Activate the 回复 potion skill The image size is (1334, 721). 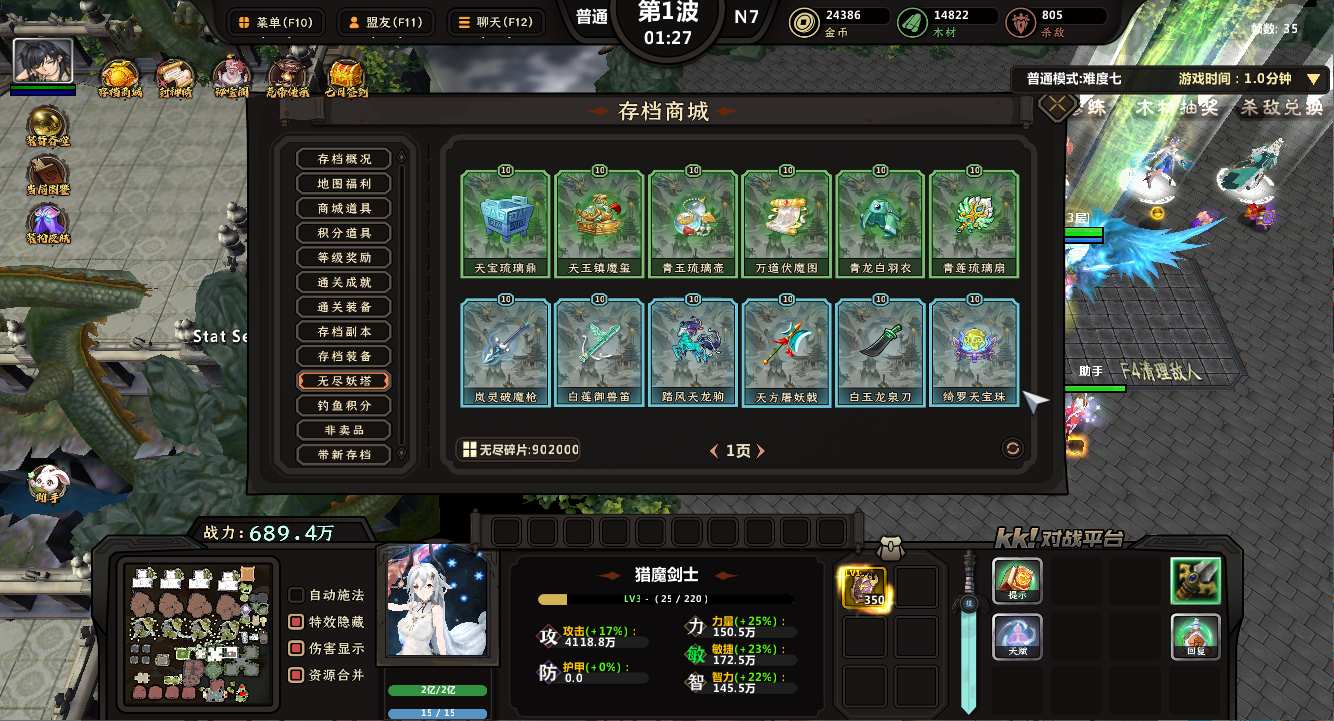(x=1196, y=637)
